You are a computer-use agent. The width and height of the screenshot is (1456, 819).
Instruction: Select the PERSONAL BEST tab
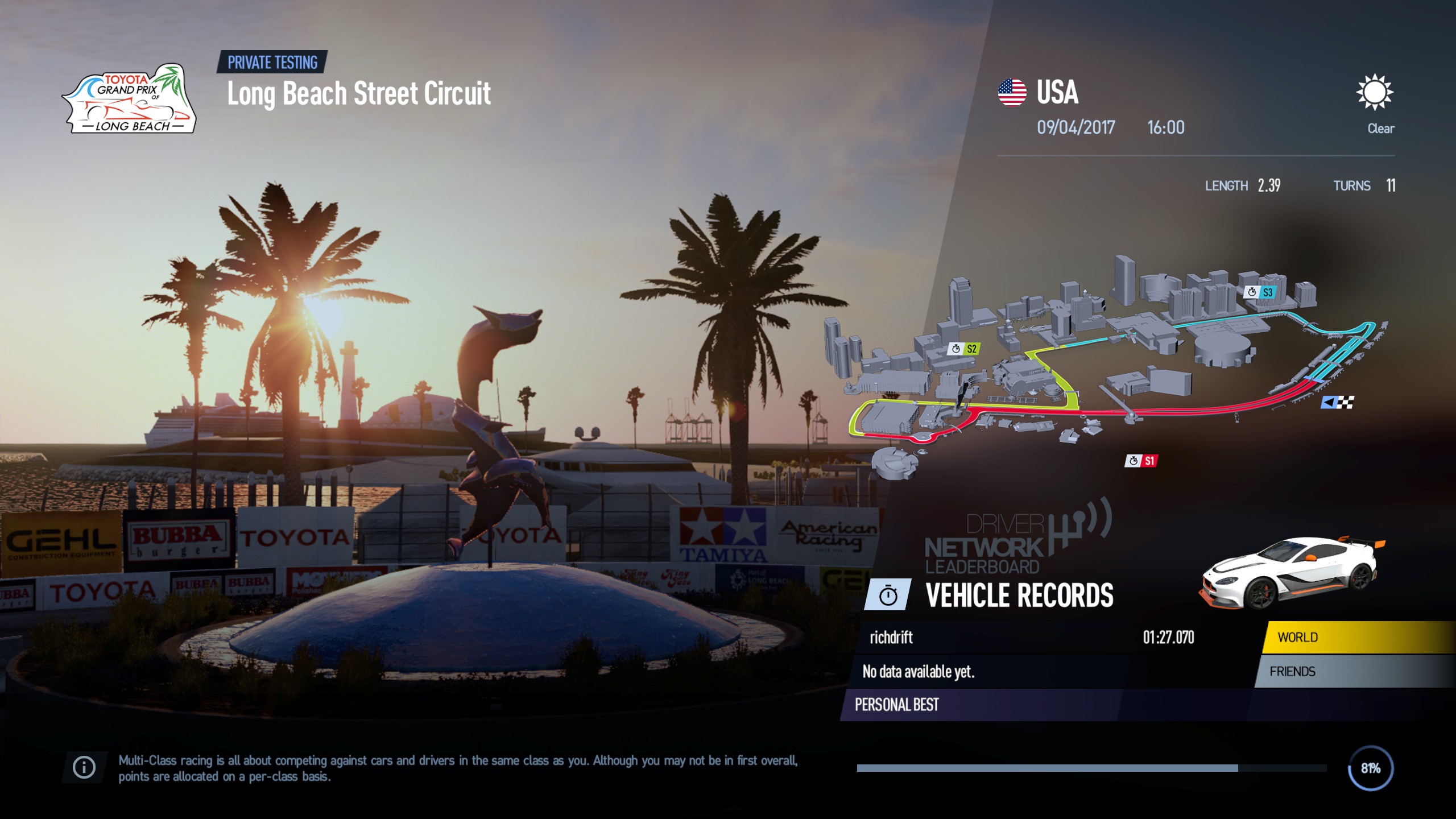(x=897, y=704)
